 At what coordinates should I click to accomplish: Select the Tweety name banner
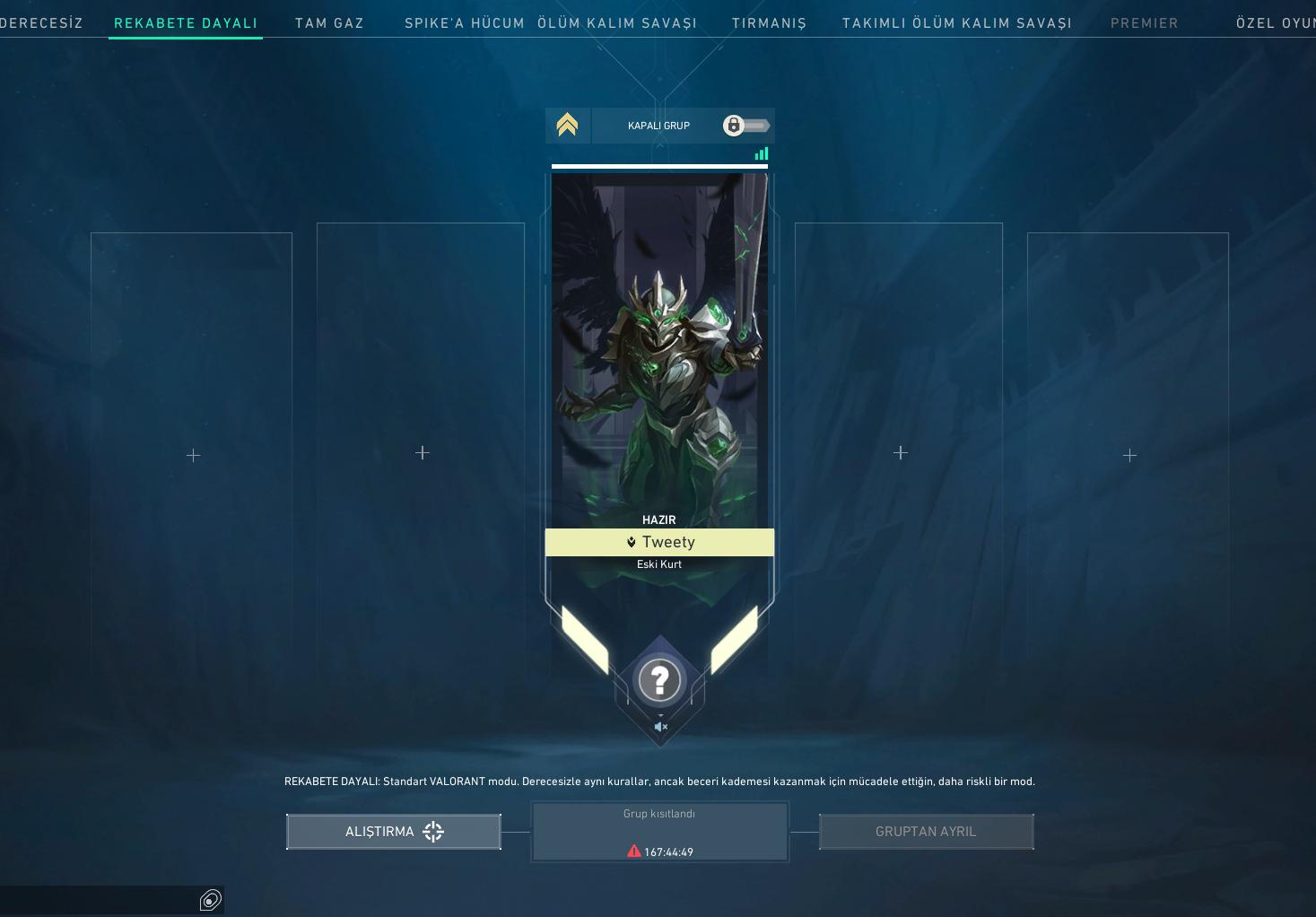click(659, 542)
